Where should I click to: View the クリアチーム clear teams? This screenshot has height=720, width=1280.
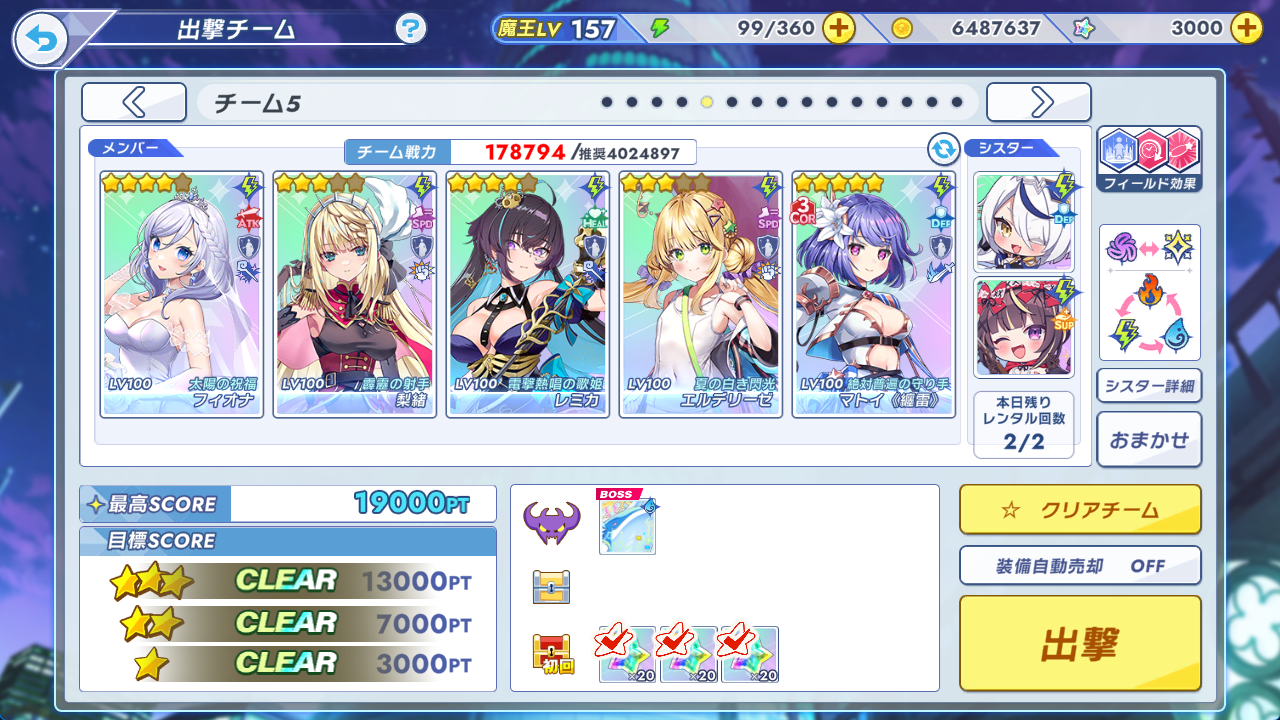pos(1080,510)
